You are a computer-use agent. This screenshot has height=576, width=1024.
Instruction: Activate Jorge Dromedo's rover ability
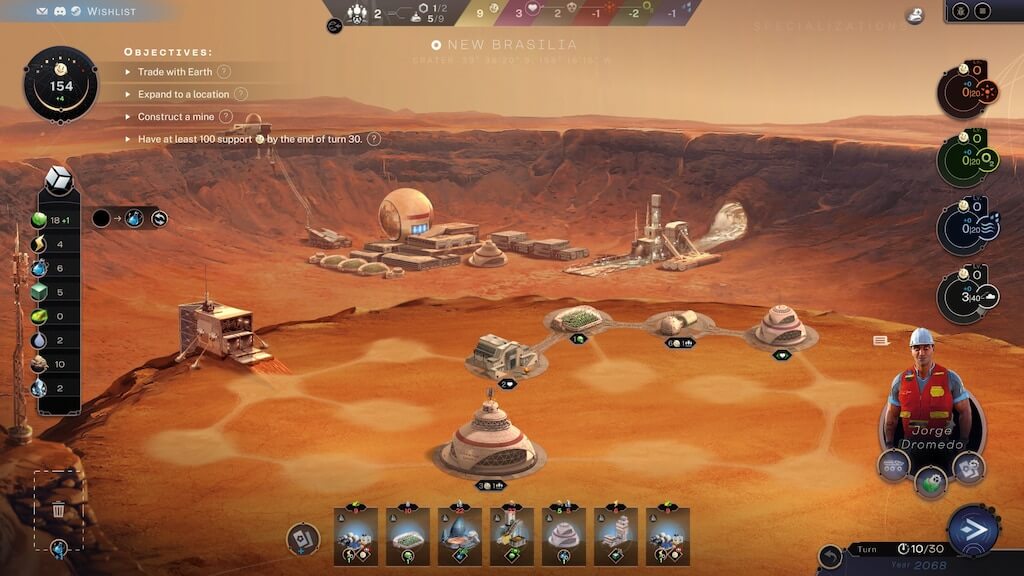[893, 465]
